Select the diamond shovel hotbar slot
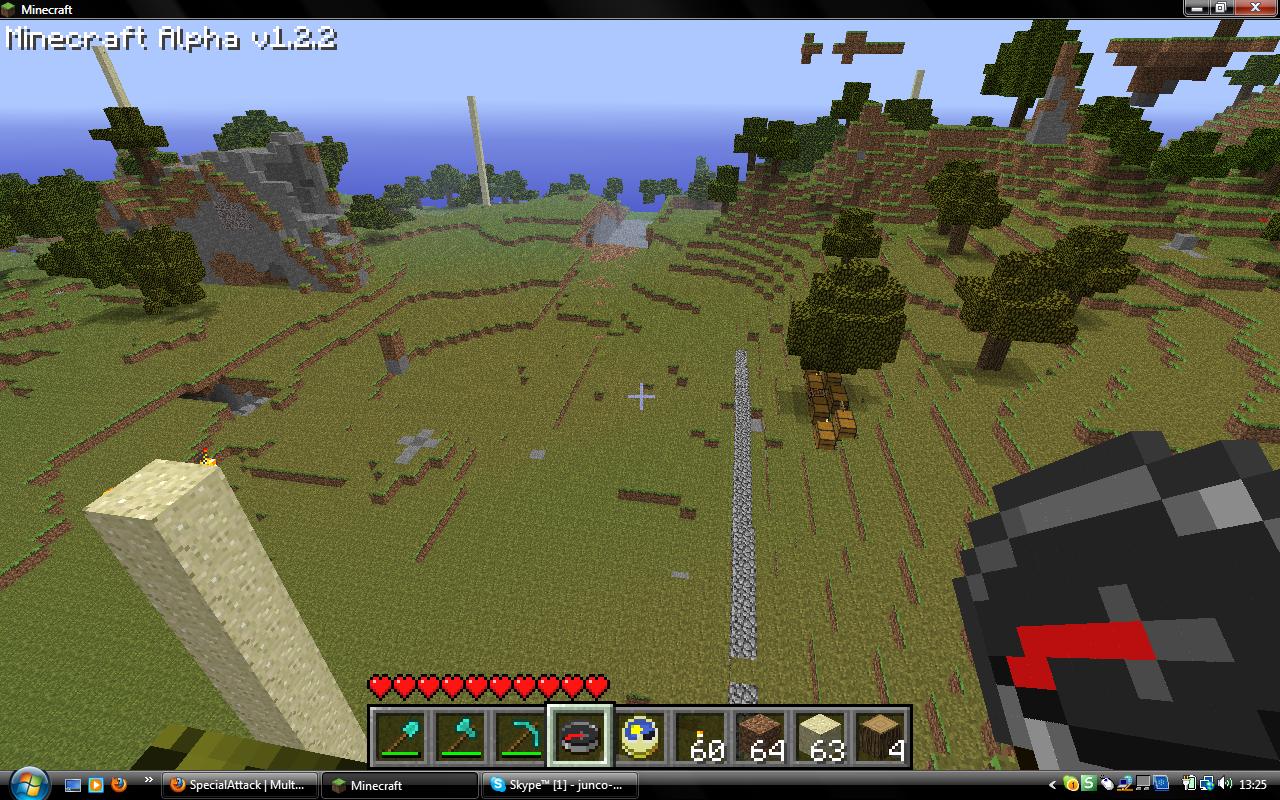 (401, 738)
